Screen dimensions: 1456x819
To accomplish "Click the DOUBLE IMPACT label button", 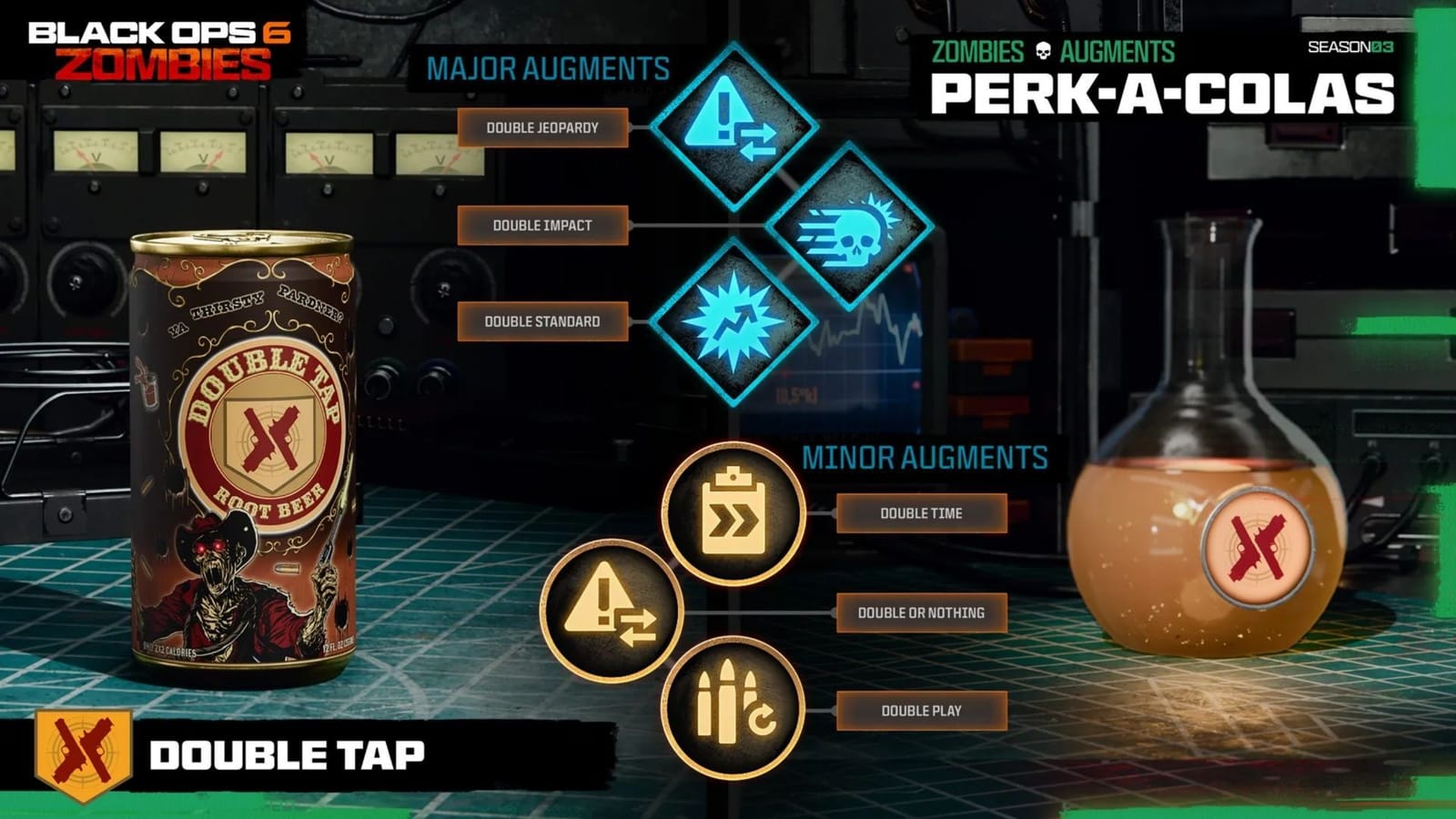I will [542, 224].
